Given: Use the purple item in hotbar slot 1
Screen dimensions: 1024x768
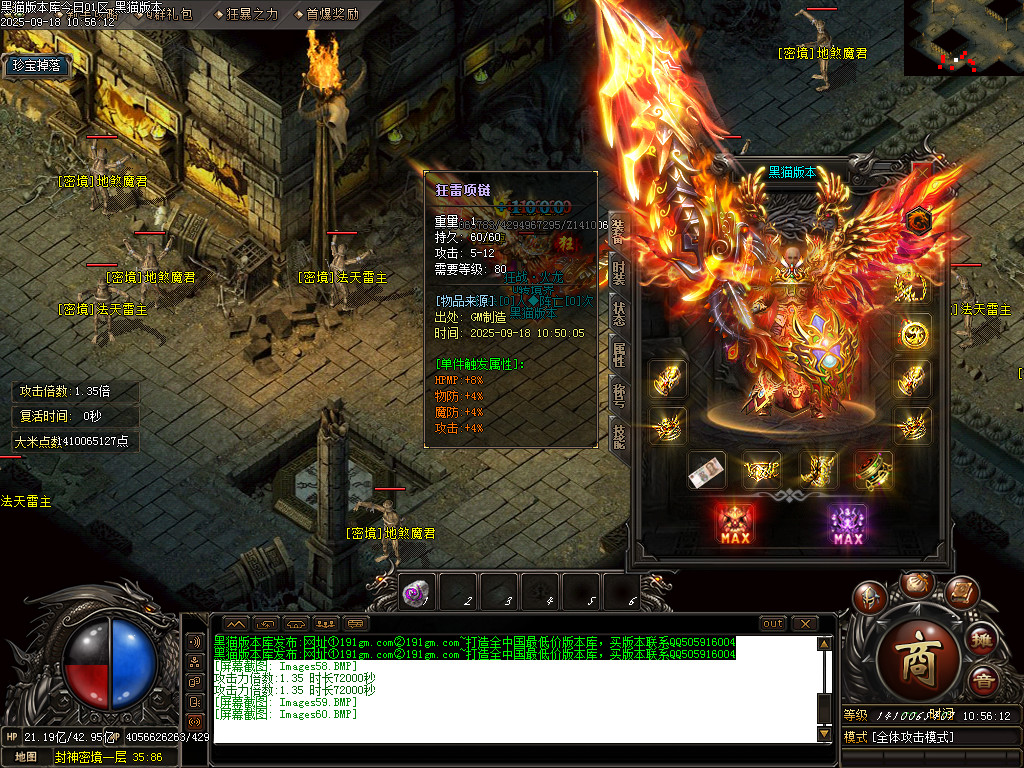Looking at the screenshot, I should tap(415, 593).
